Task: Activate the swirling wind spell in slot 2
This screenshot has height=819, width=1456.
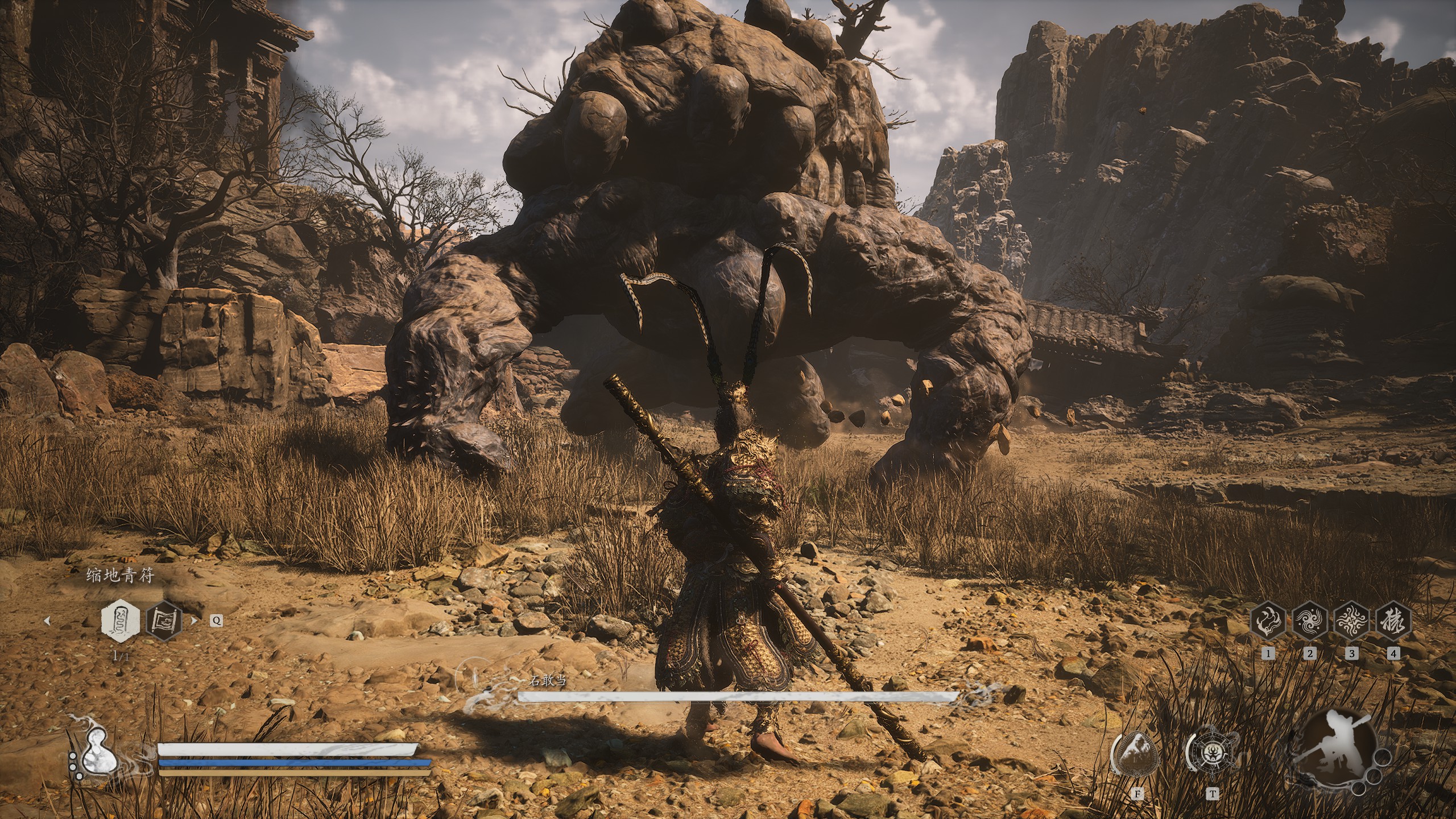Action: 1309,621
